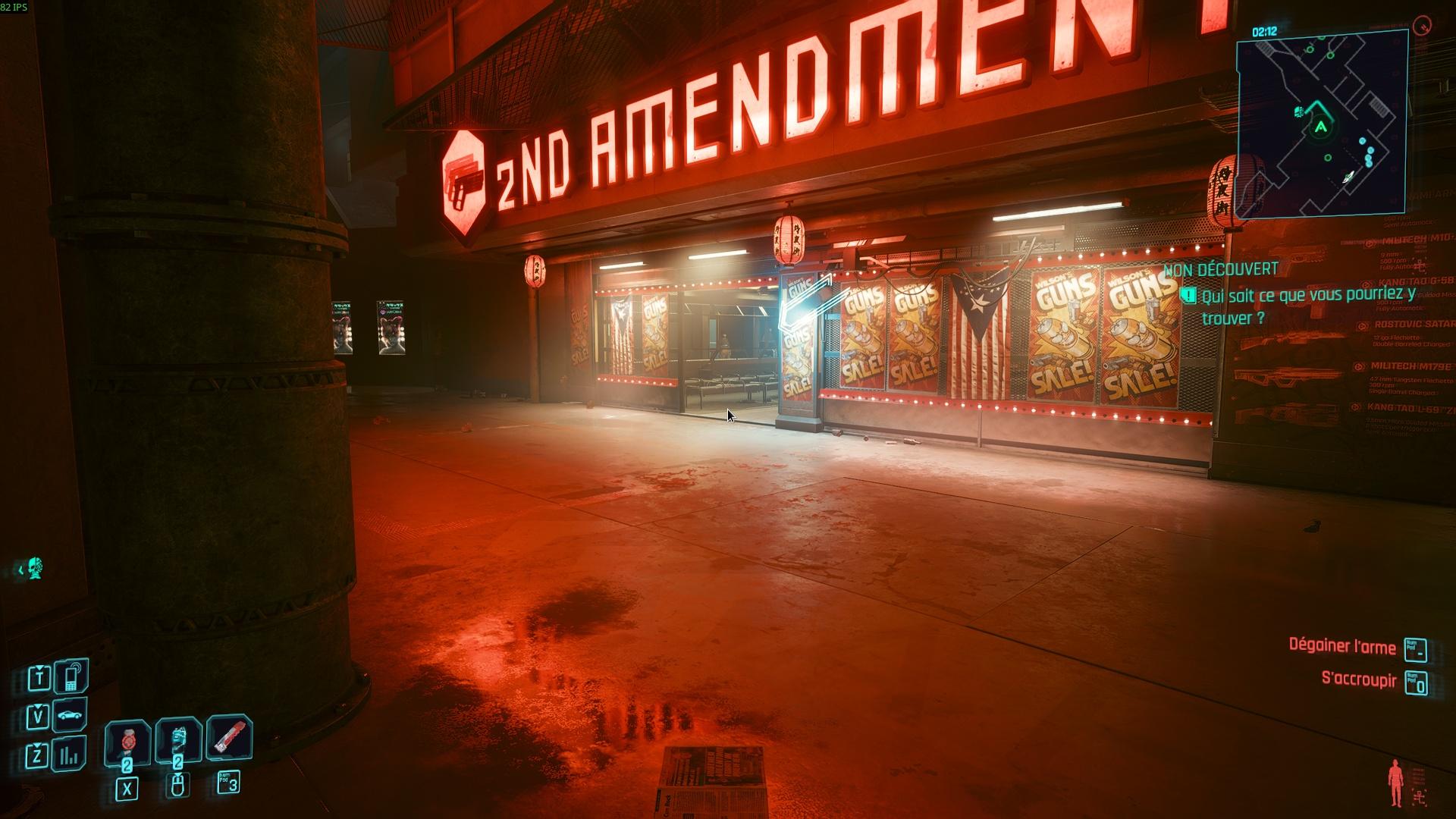Use the blue inhaler consumable slot

coord(178,738)
